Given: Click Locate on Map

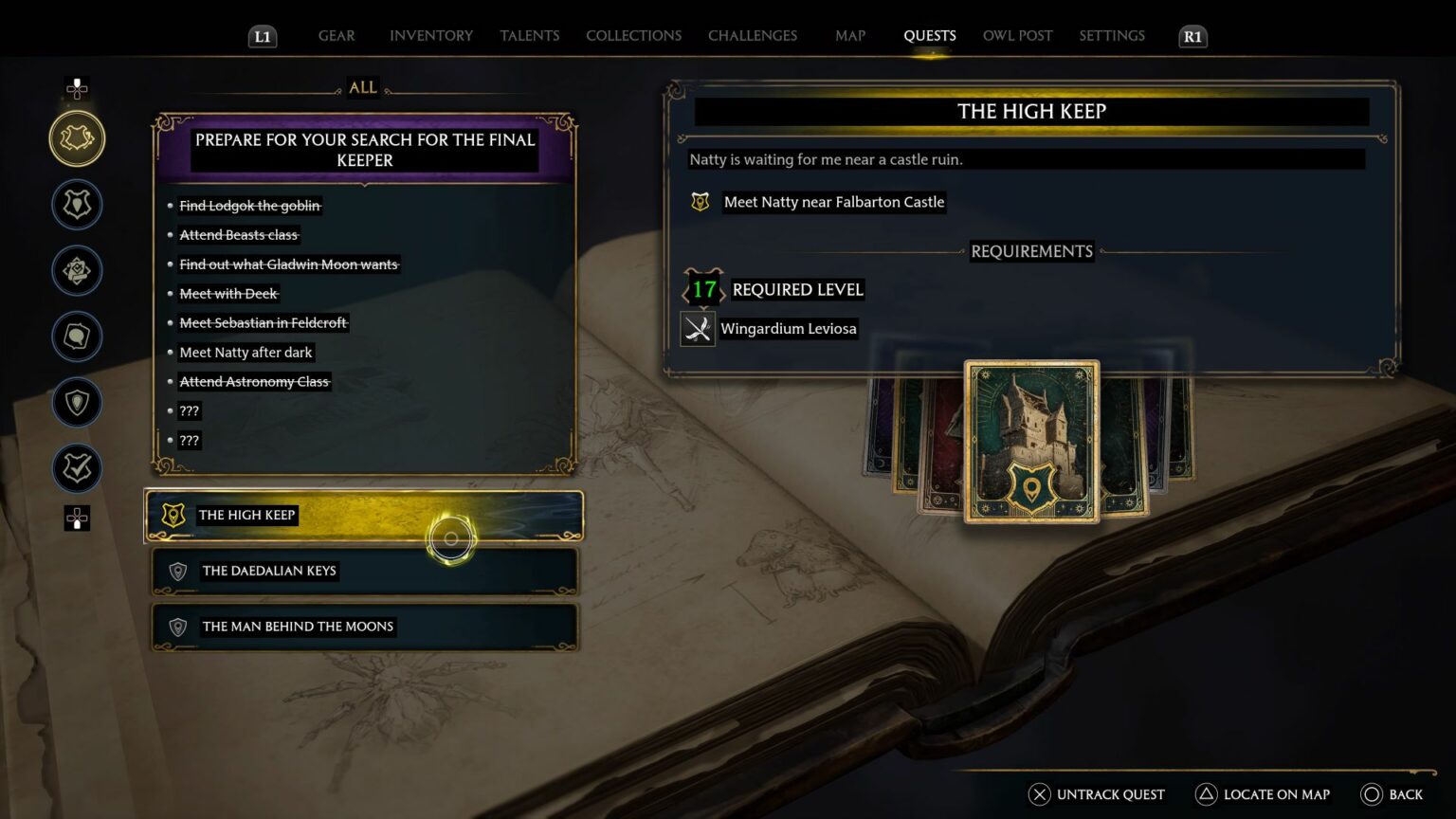Looking at the screenshot, I should (1262, 794).
